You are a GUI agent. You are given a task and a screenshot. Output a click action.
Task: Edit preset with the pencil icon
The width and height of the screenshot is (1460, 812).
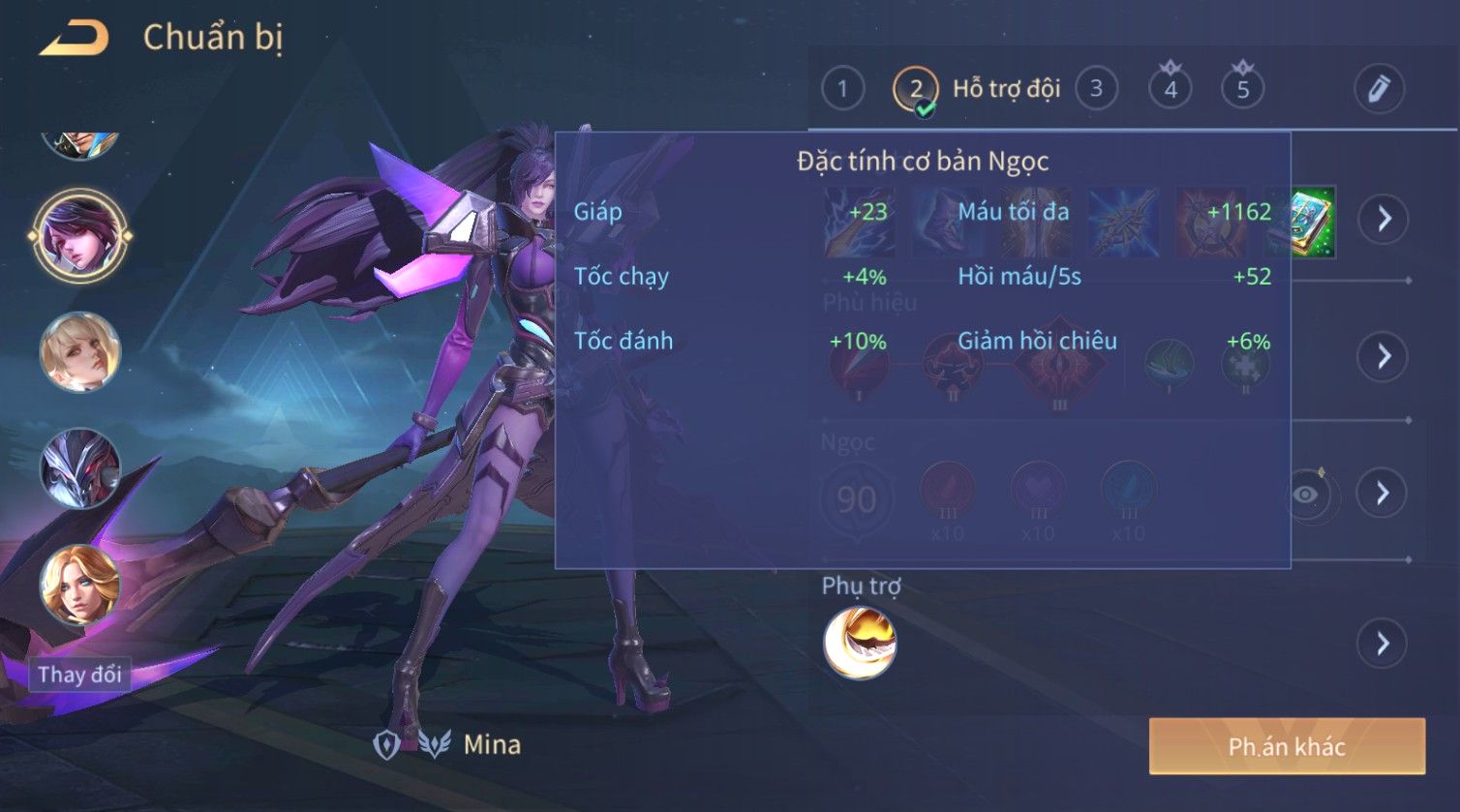[1379, 89]
